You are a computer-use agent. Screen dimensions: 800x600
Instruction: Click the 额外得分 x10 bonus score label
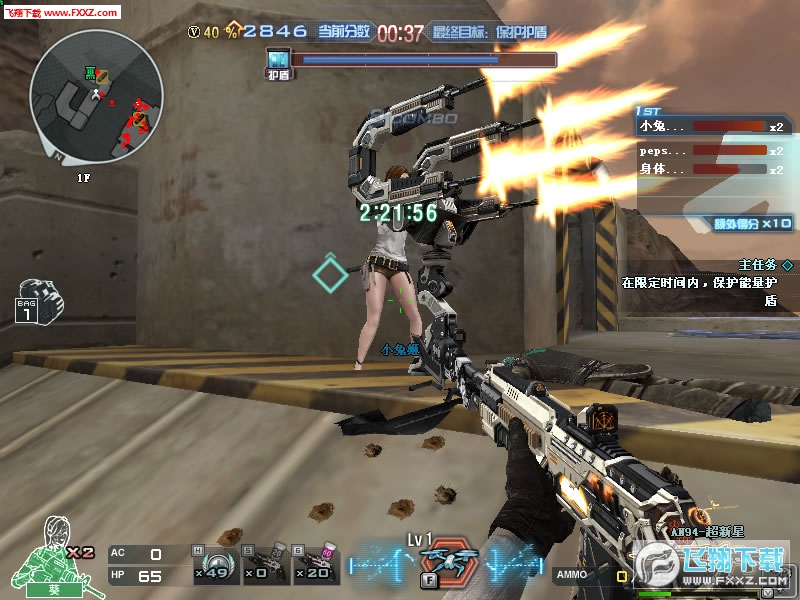(x=752, y=223)
